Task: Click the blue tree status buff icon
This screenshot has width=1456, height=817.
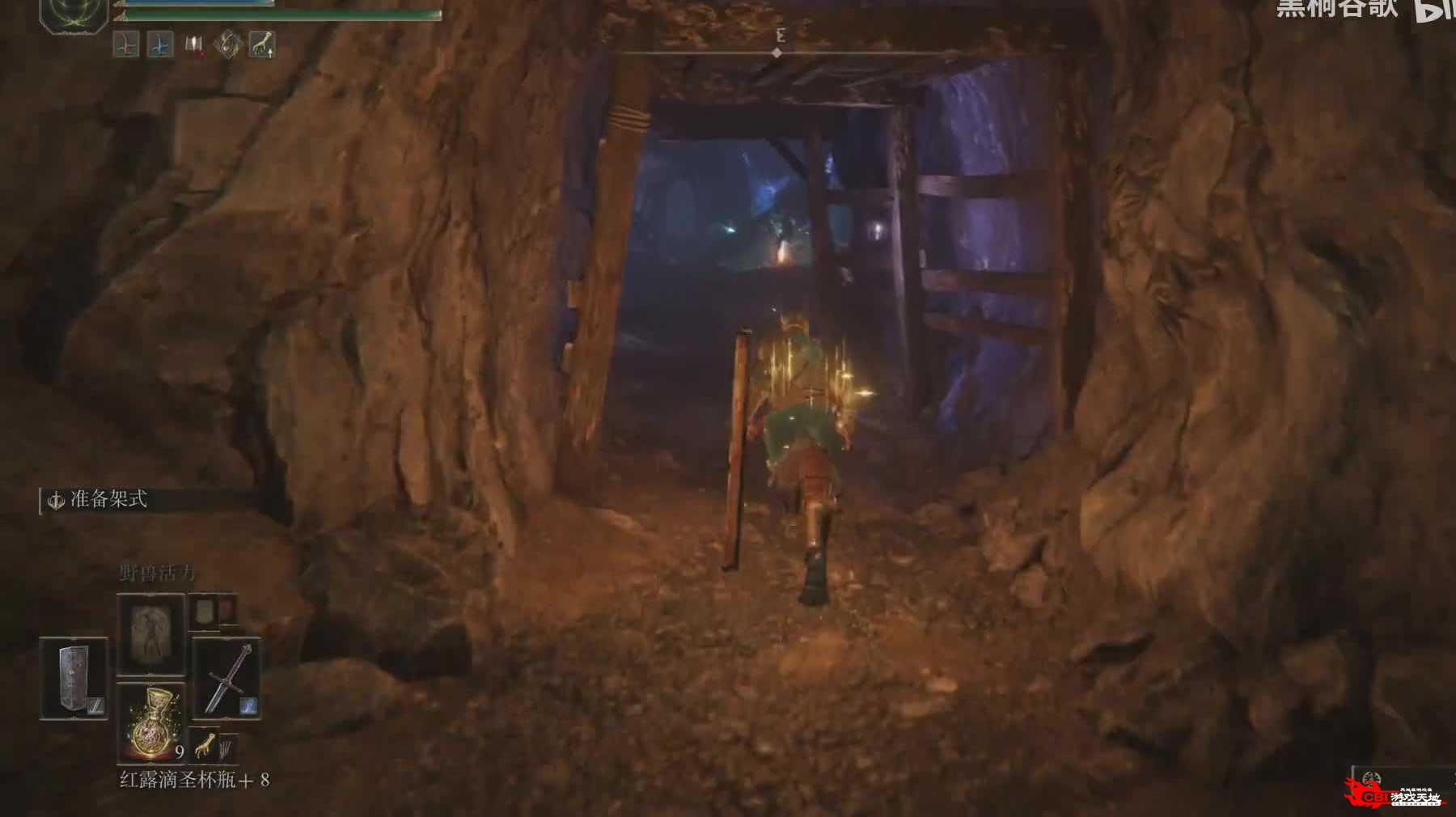Action: [x=159, y=44]
